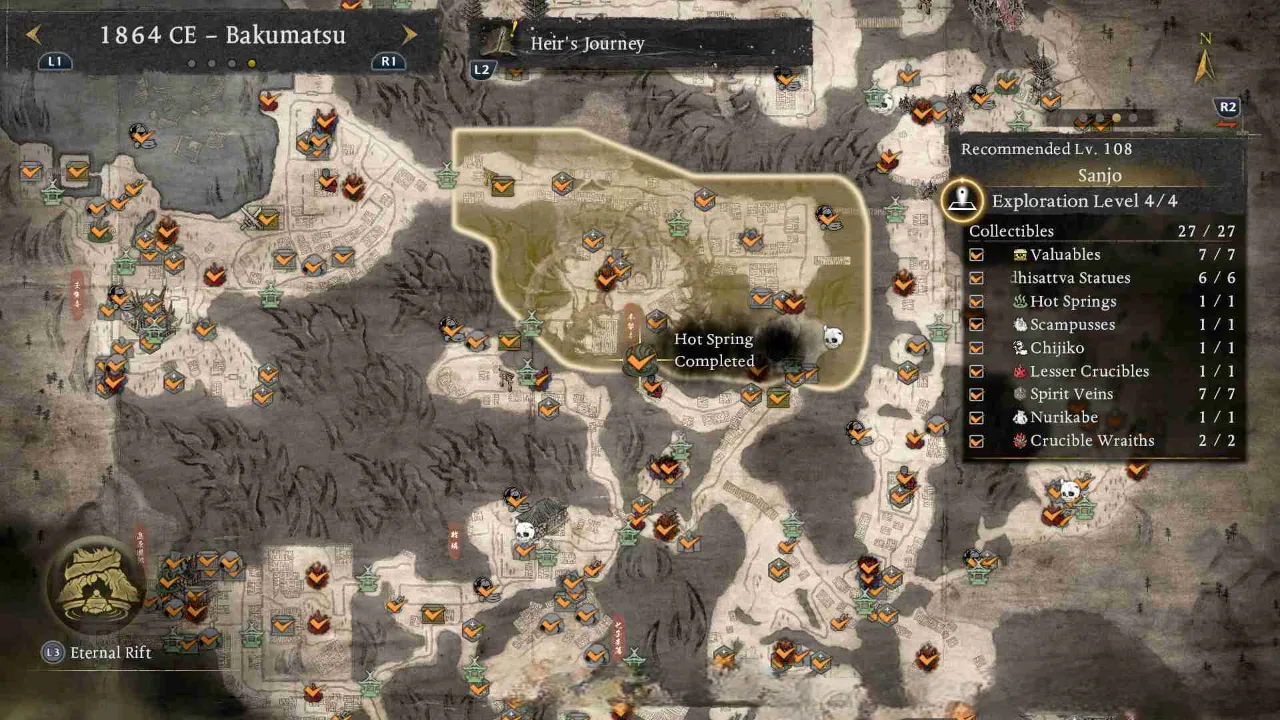This screenshot has height=720, width=1280.
Task: Select the 1864 CE – Bakumatsu era title
Action: (222, 35)
